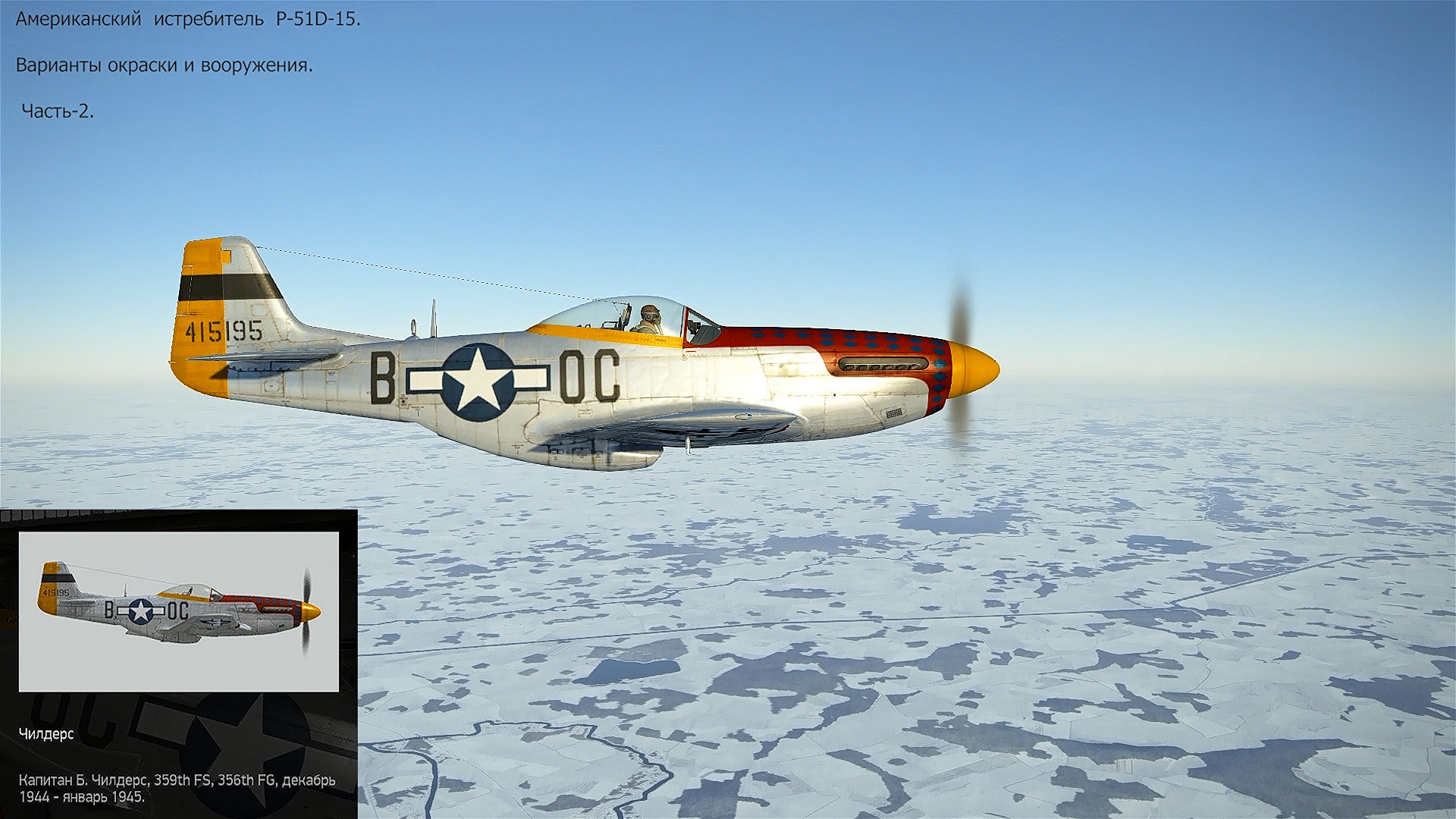Select the Чилдерс skin preview thumbnail
Screen dimensions: 1456x819
pos(179,611)
